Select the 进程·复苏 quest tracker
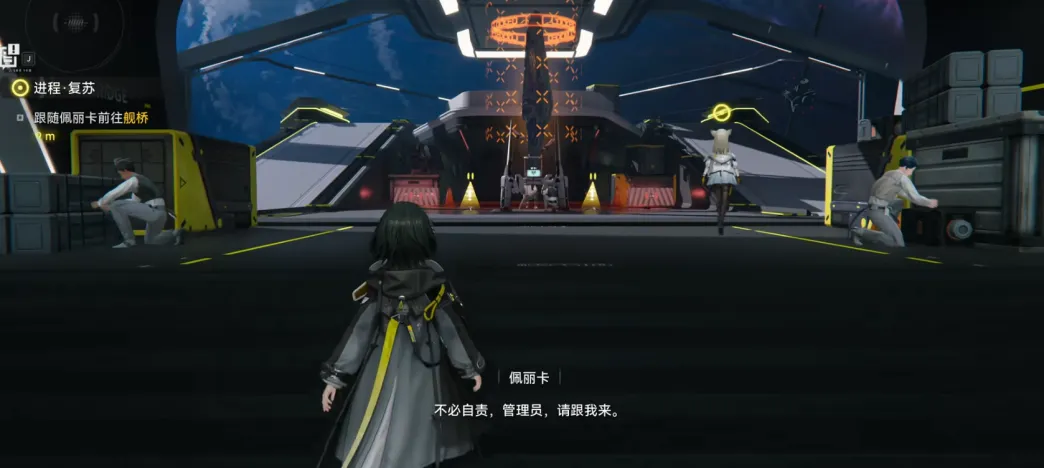Viewport: 1044px width, 468px height. [x=60, y=88]
